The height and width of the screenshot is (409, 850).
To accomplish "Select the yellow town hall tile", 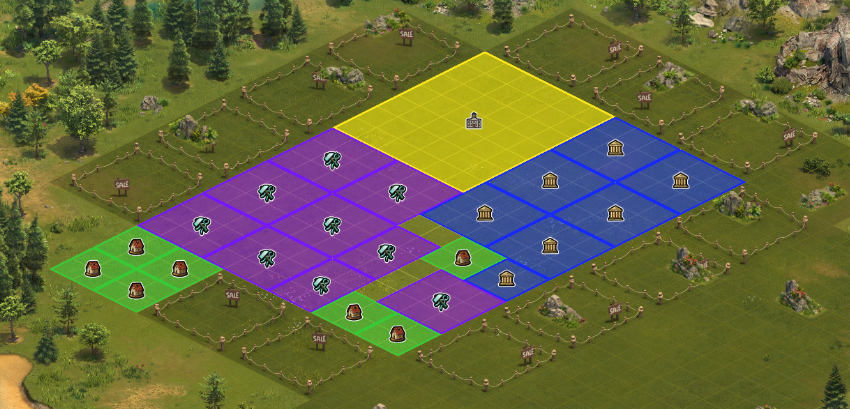I will [474, 122].
